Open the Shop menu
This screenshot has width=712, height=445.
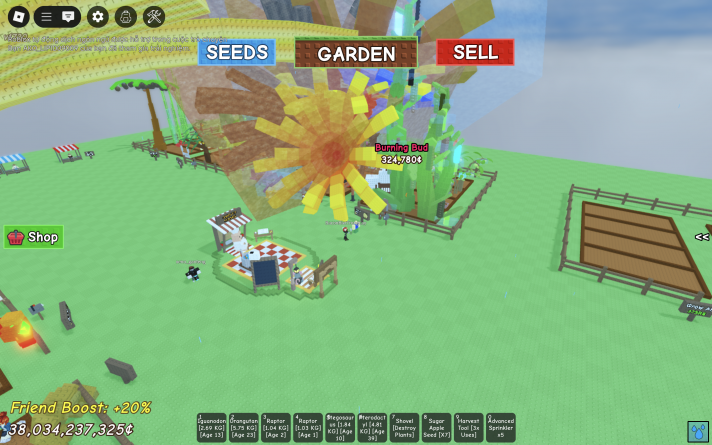coord(34,237)
